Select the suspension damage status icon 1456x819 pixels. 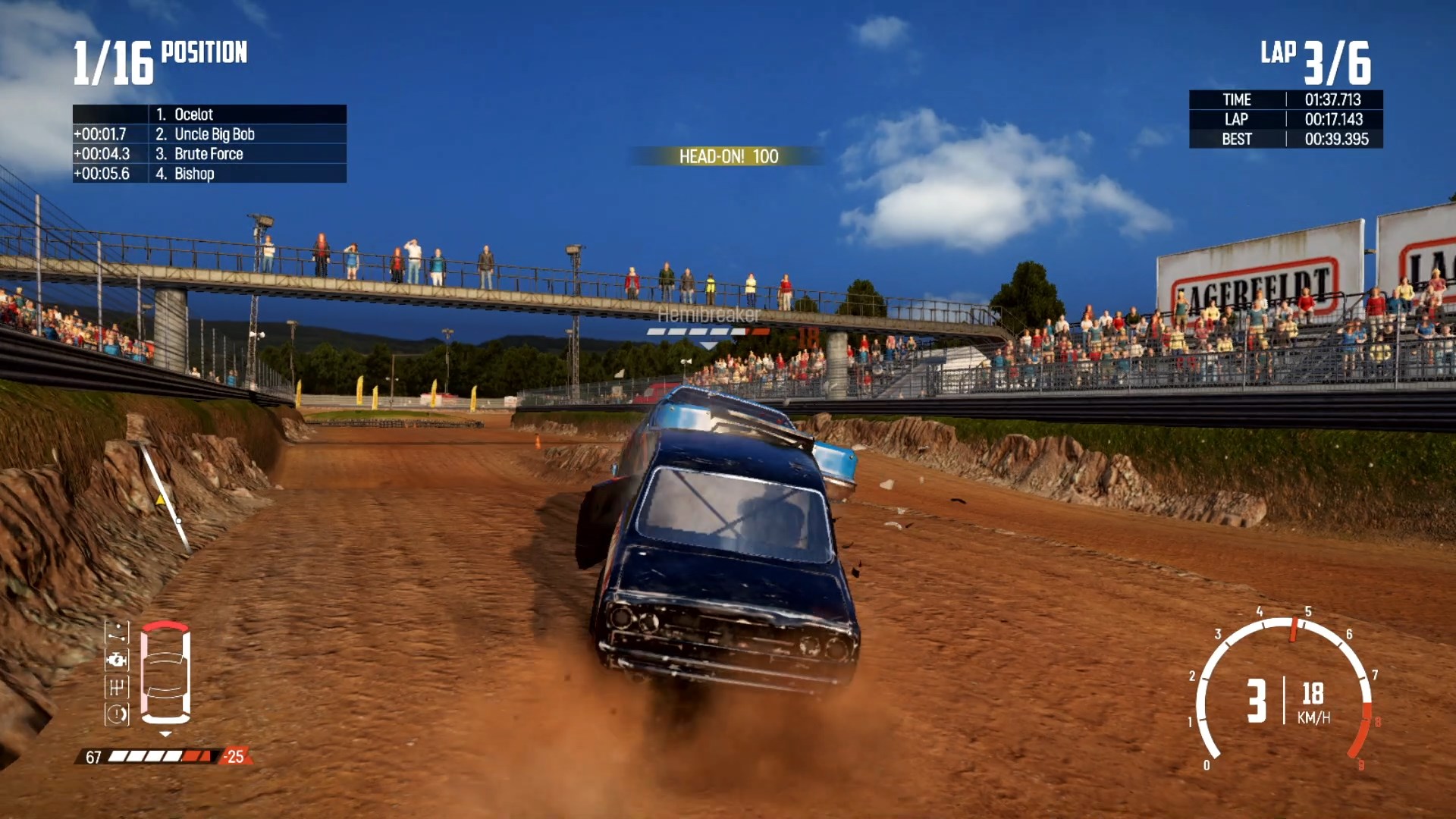click(117, 632)
